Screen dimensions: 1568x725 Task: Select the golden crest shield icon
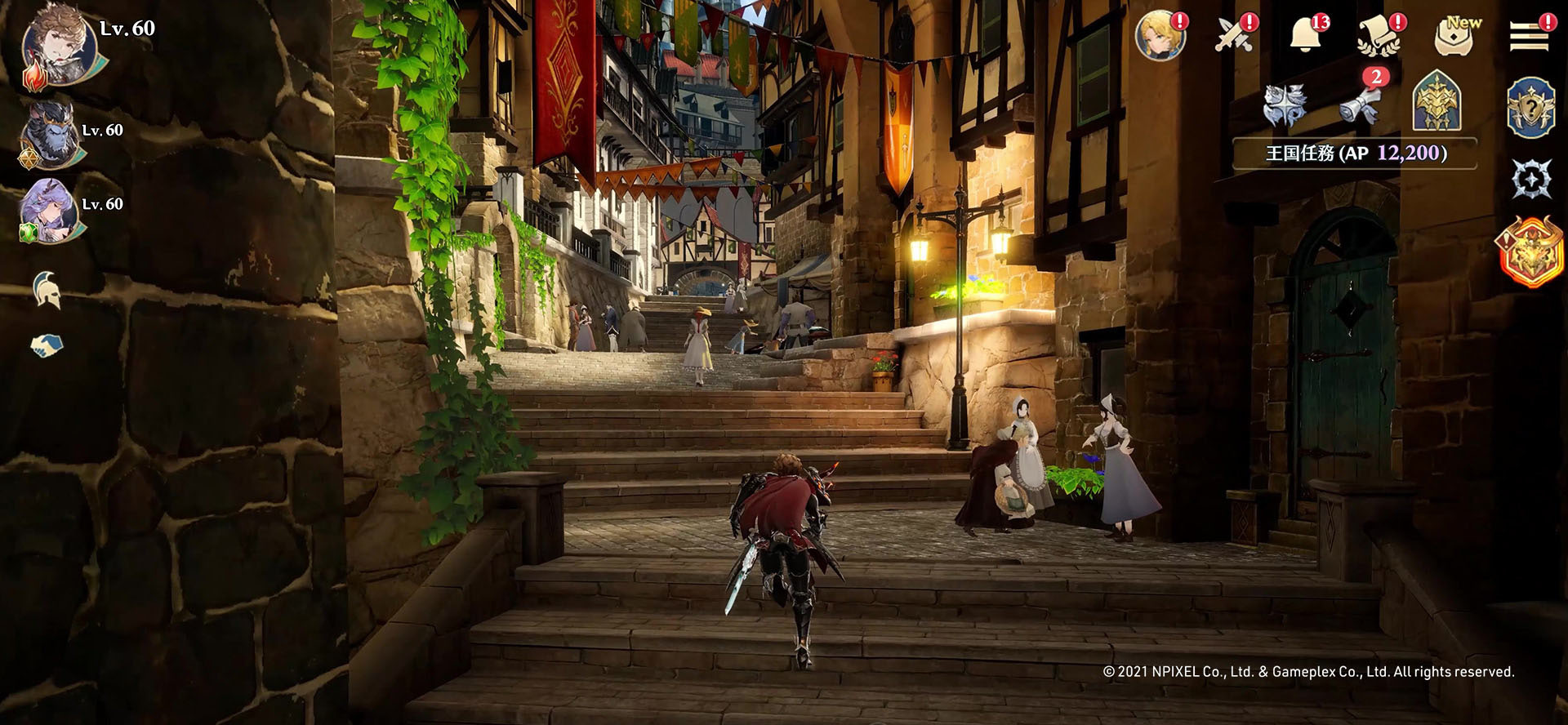click(1437, 102)
